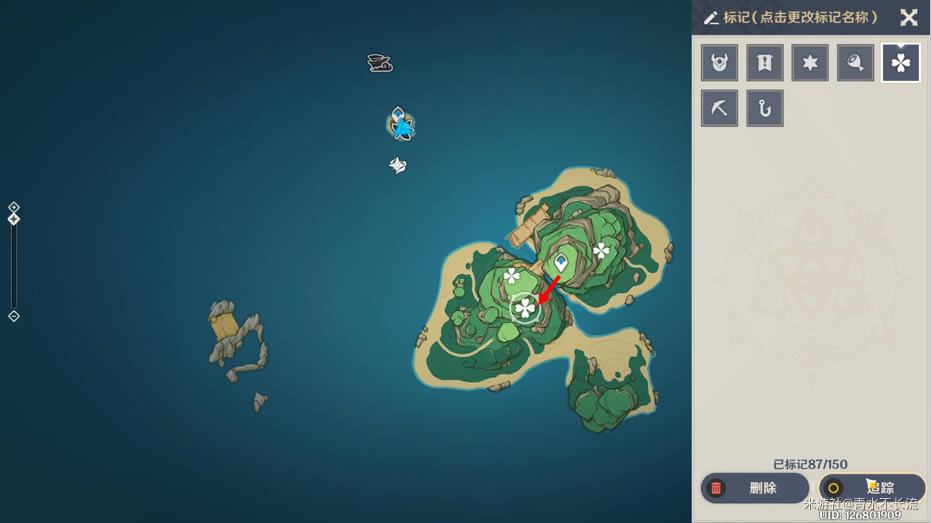Select the four-leaf clover marker icon
Image resolution: width=931 pixels, height=523 pixels.
tap(901, 63)
